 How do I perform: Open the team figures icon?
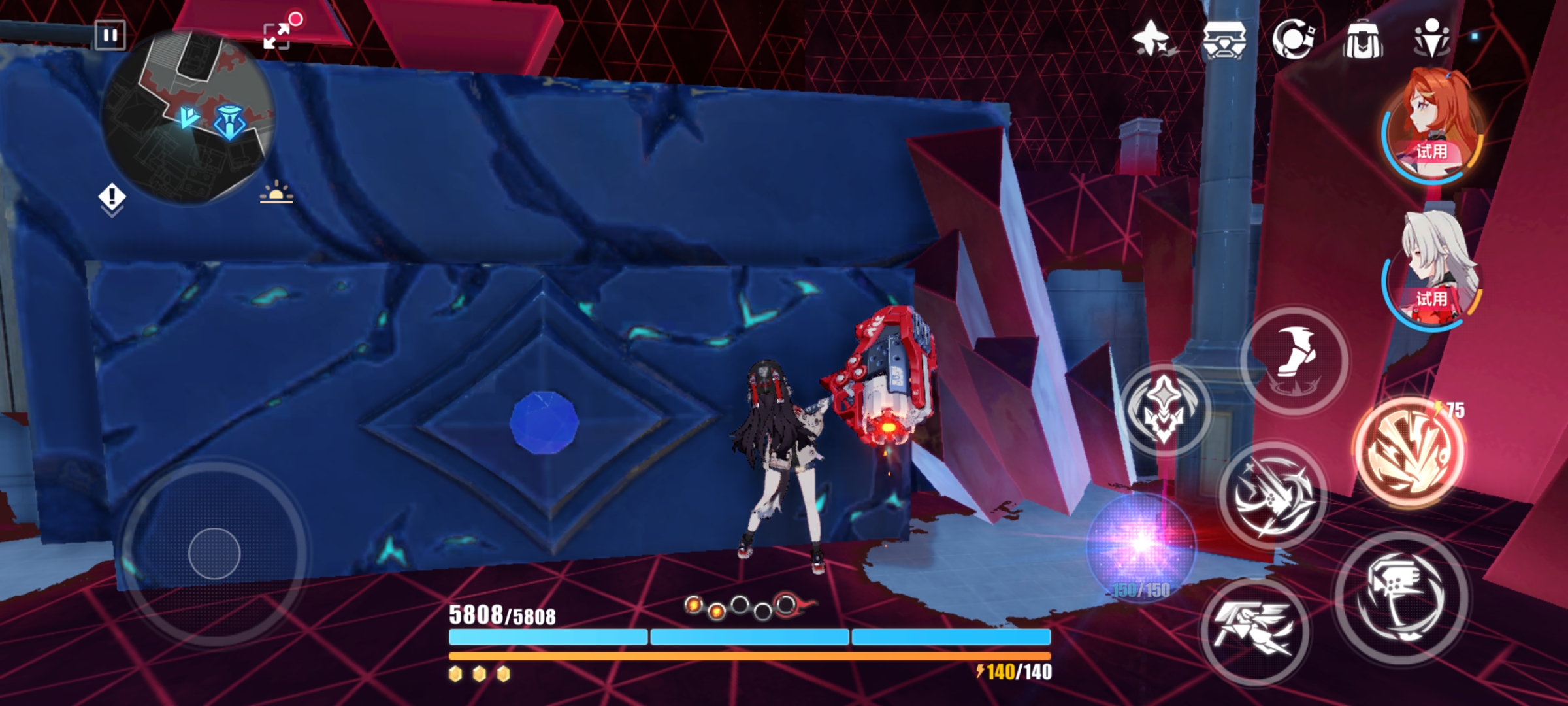tap(1431, 39)
